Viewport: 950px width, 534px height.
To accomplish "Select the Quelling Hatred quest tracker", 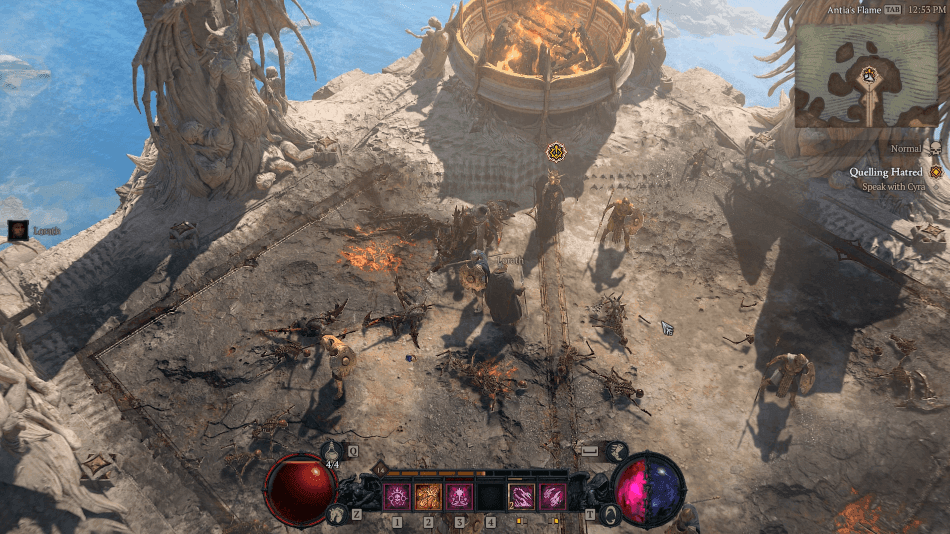I will point(889,172).
